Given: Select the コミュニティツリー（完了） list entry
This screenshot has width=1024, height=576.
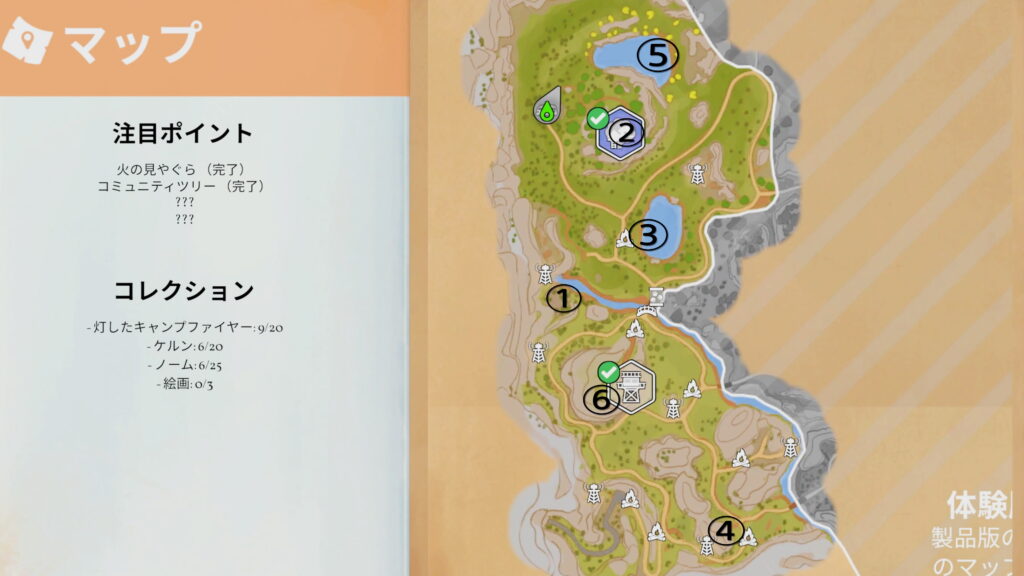Looking at the screenshot, I should pos(183,186).
